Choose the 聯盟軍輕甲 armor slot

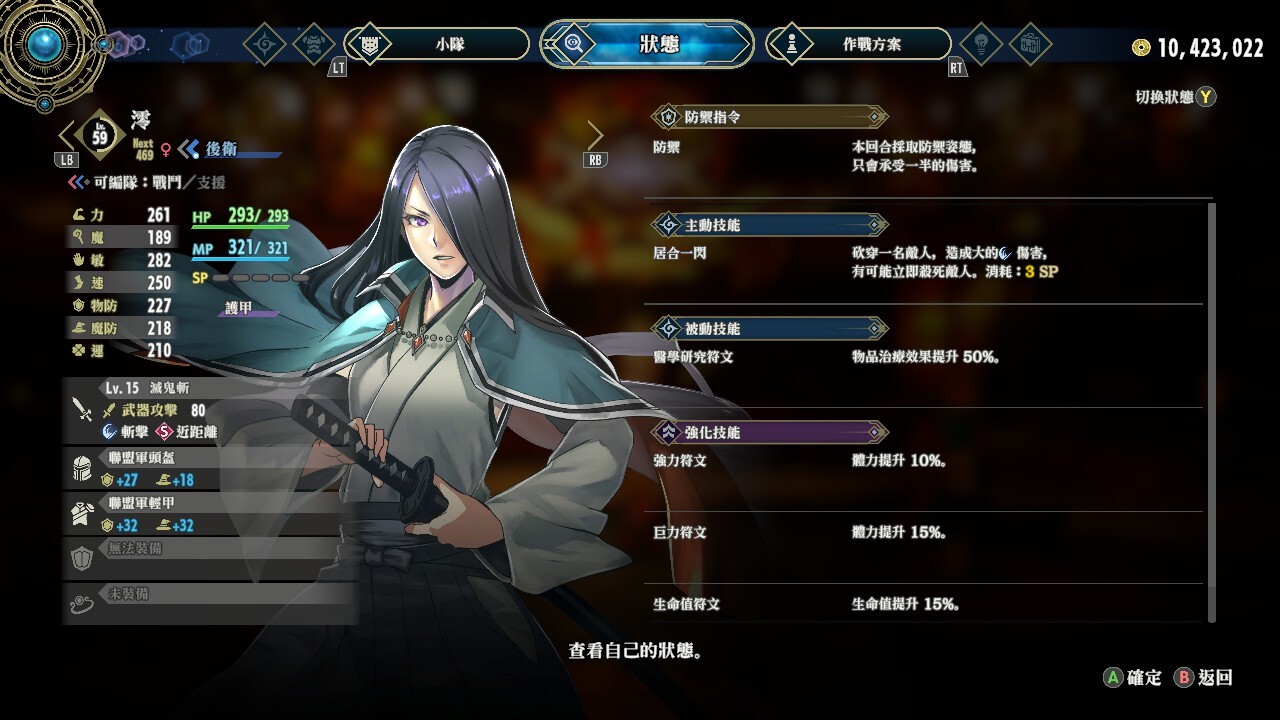[210, 515]
